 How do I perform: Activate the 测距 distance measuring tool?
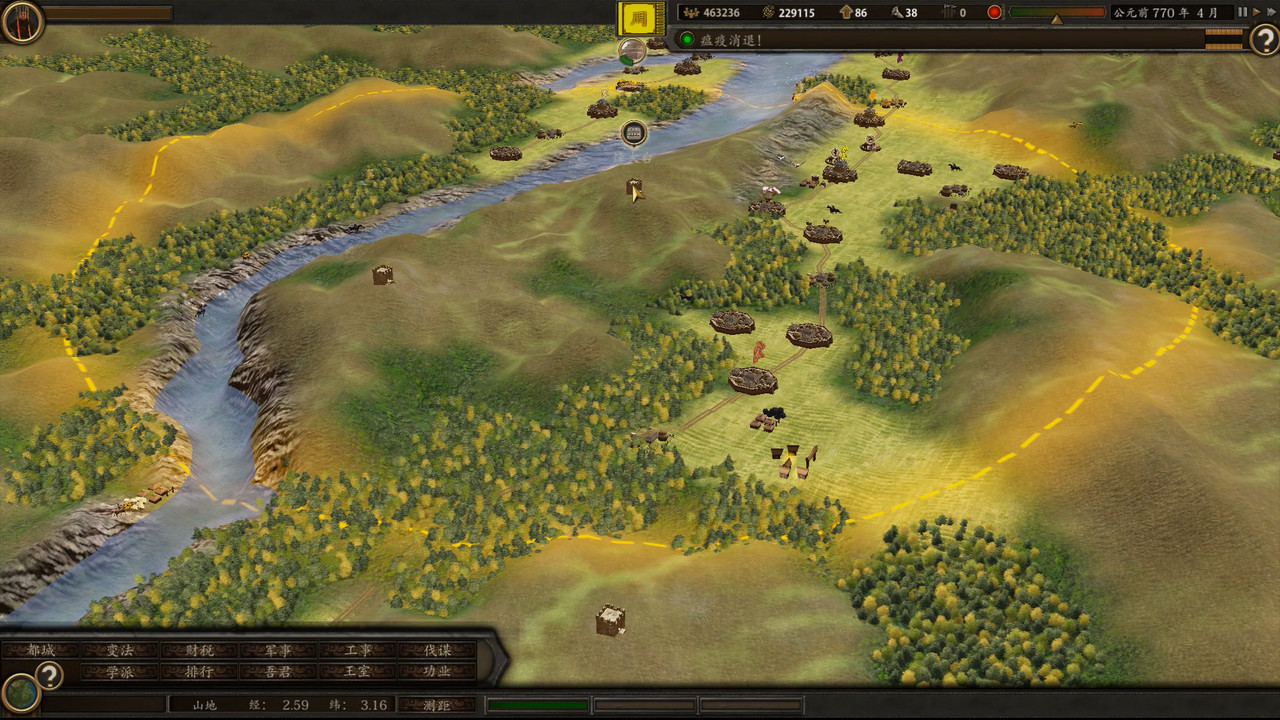coord(436,705)
